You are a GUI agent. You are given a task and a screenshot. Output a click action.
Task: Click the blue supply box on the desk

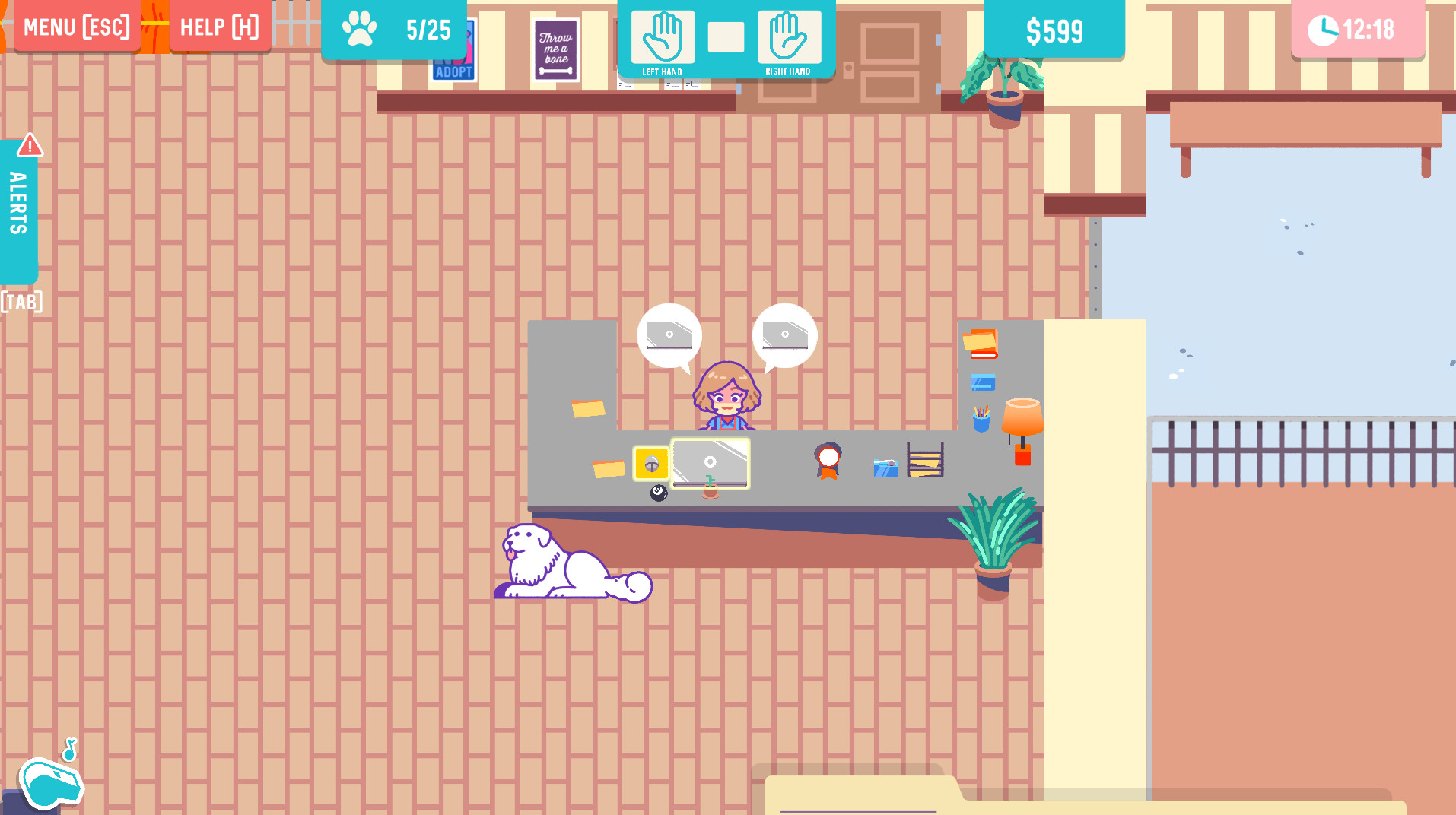(885, 467)
